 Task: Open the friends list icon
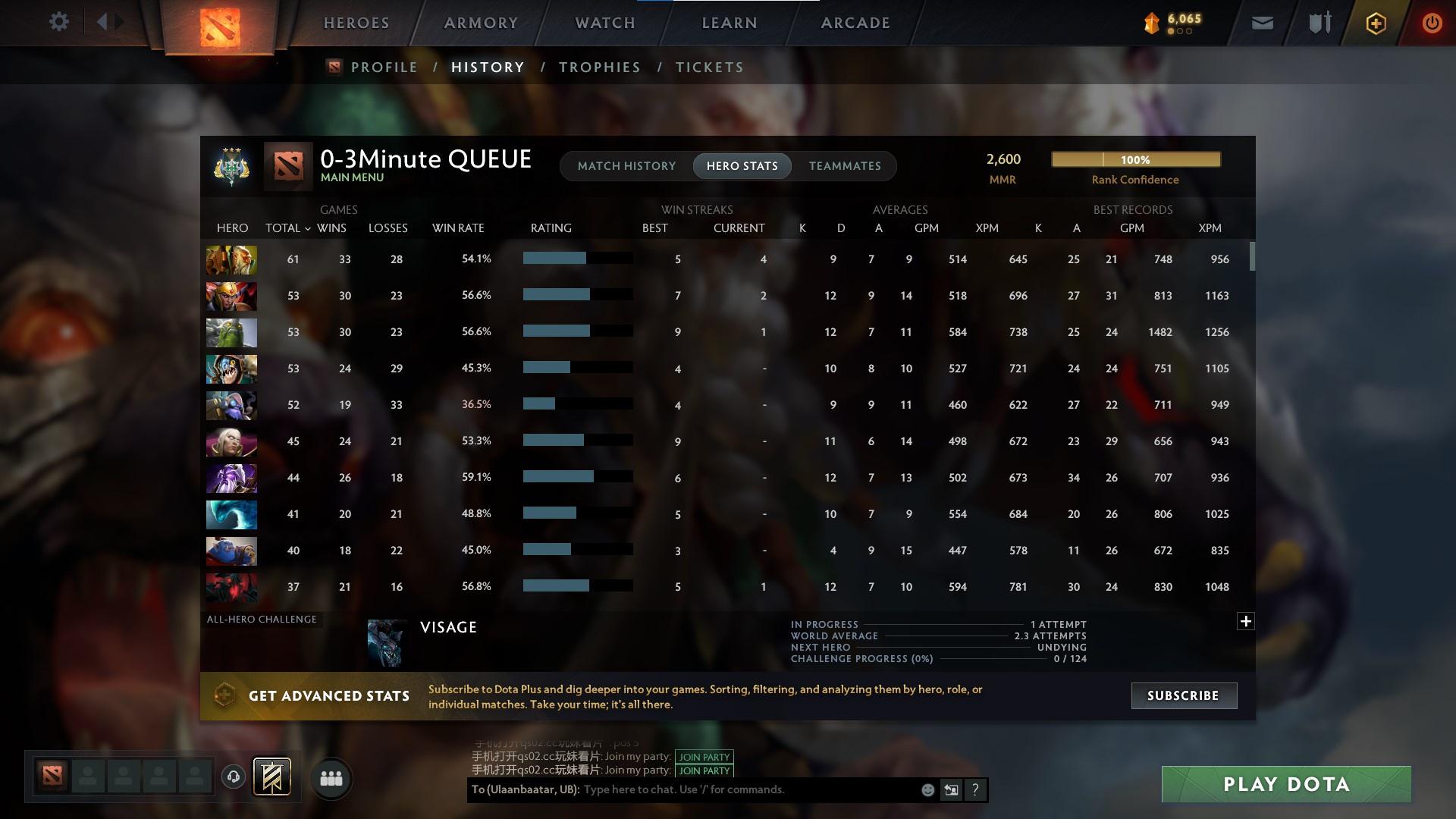pyautogui.click(x=331, y=777)
